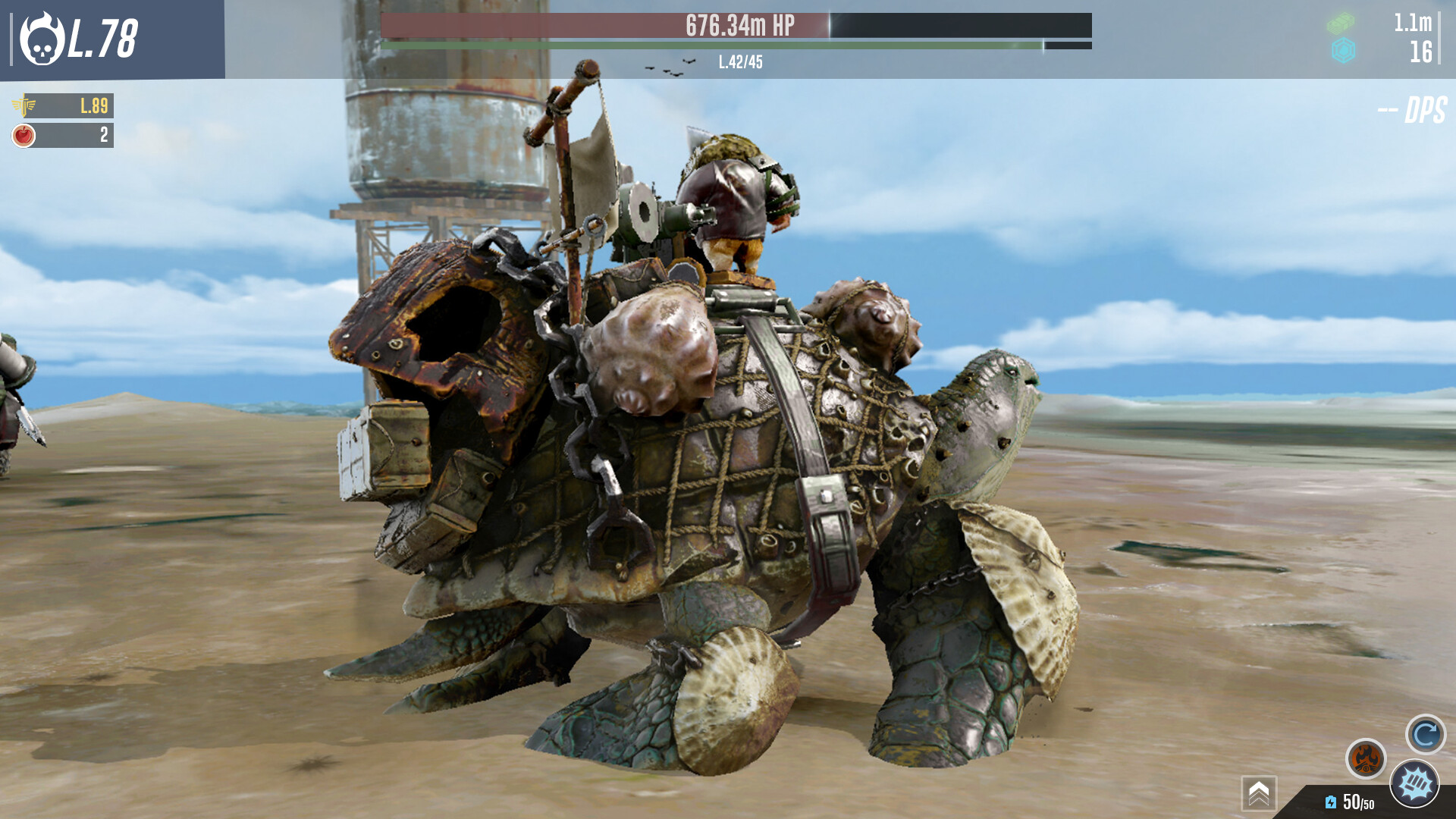
Task: Click the winged sword L.89 rank icon
Action: (x=23, y=106)
